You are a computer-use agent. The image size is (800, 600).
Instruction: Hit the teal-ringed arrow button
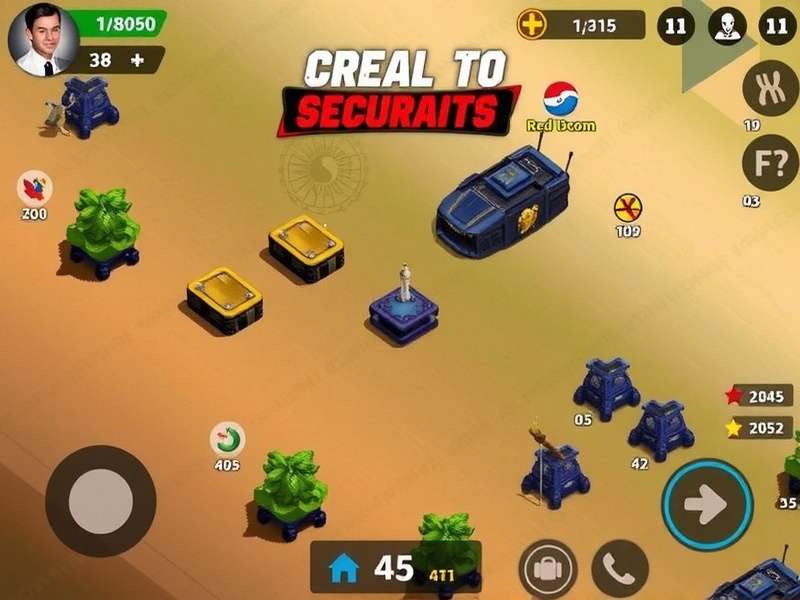coord(708,505)
